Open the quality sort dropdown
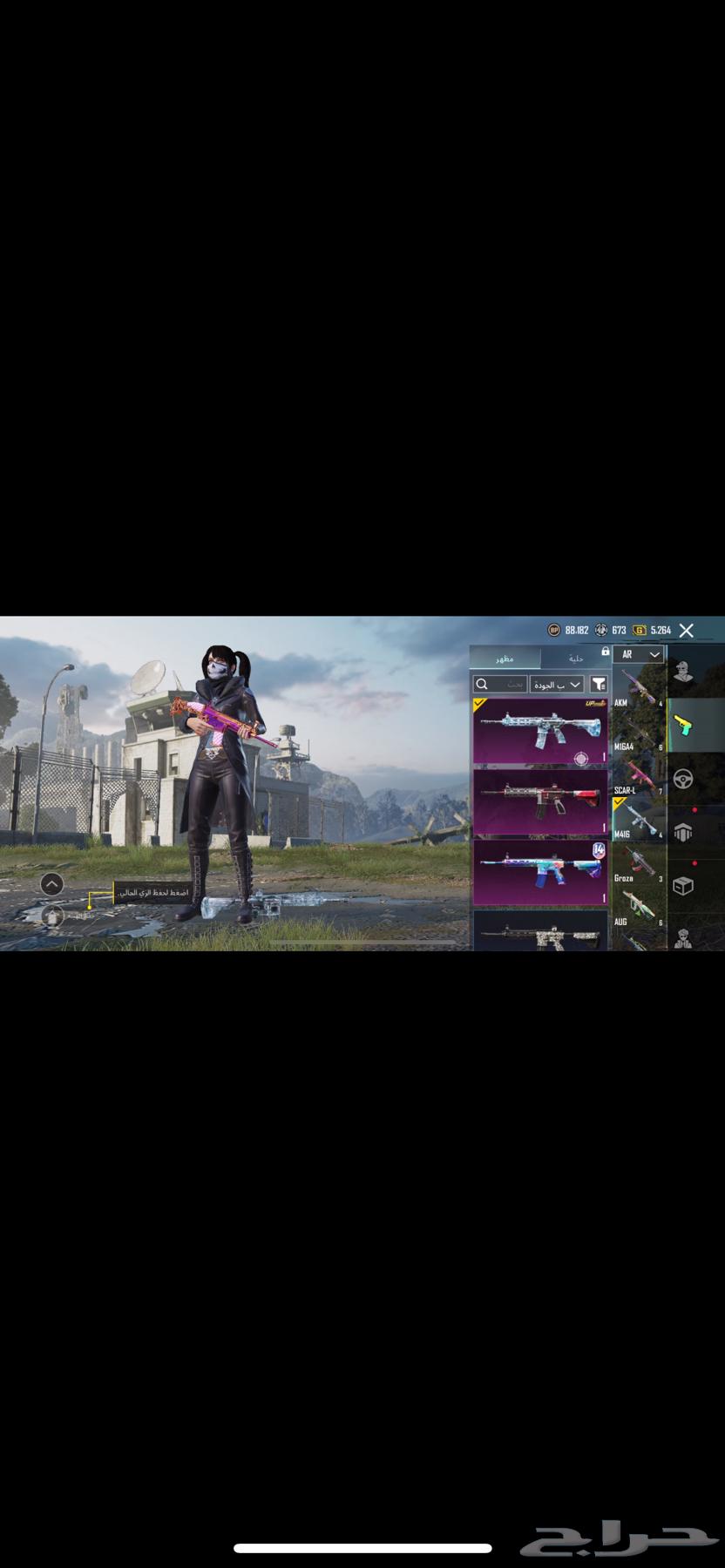 point(556,685)
